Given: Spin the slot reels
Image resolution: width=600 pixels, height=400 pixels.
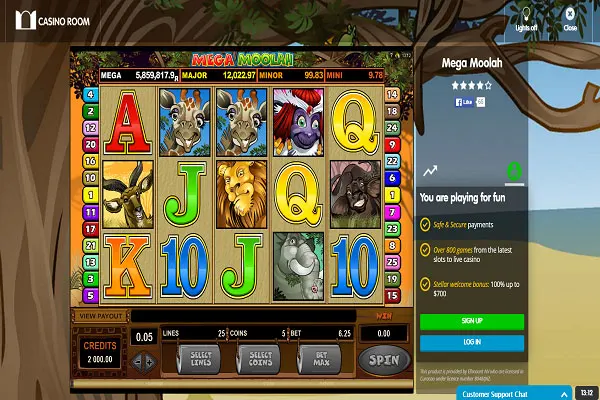Looking at the screenshot, I should coord(384,359).
